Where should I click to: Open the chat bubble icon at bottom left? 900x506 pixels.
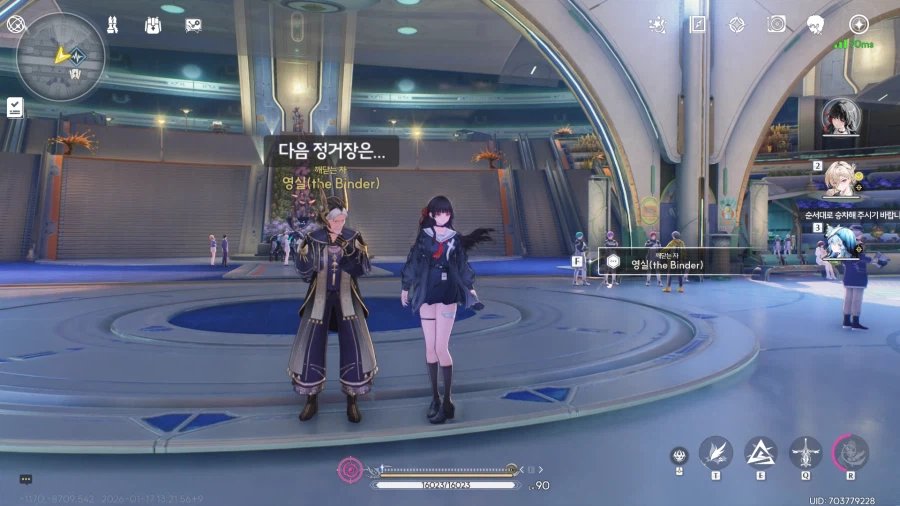[x=26, y=479]
